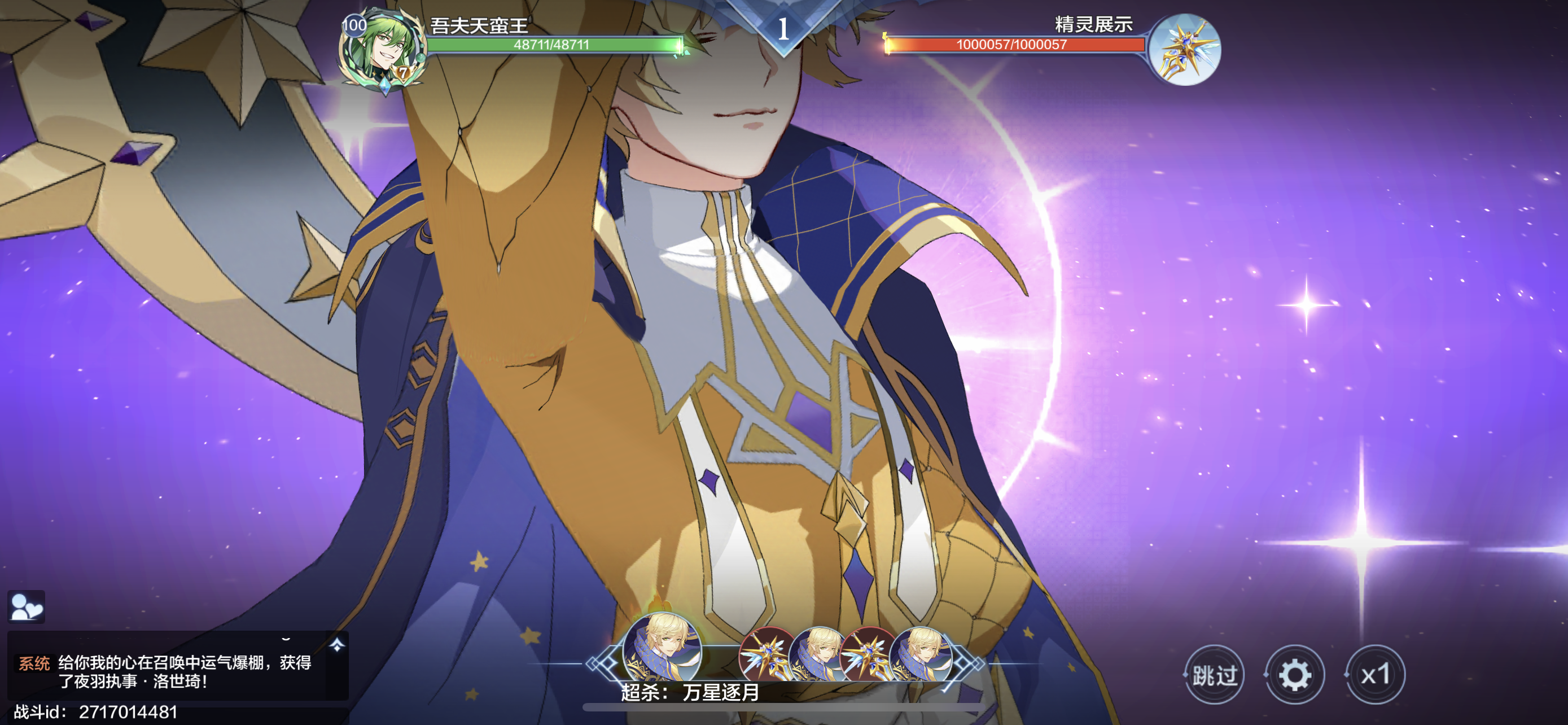
Task: Skip the battle animation with 跳过
Action: click(1214, 675)
